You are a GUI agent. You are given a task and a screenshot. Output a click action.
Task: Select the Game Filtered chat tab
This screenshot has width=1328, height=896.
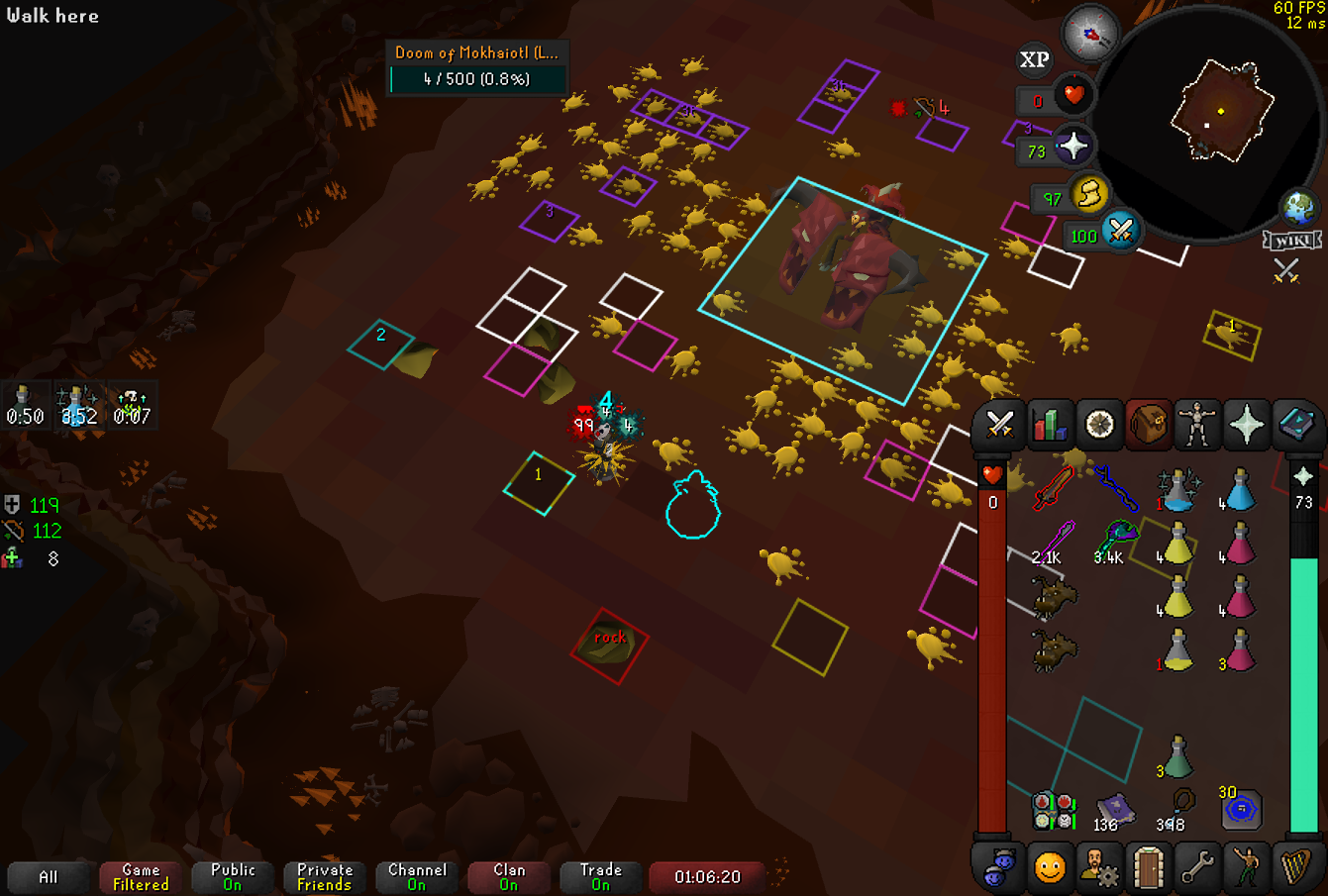(x=141, y=877)
